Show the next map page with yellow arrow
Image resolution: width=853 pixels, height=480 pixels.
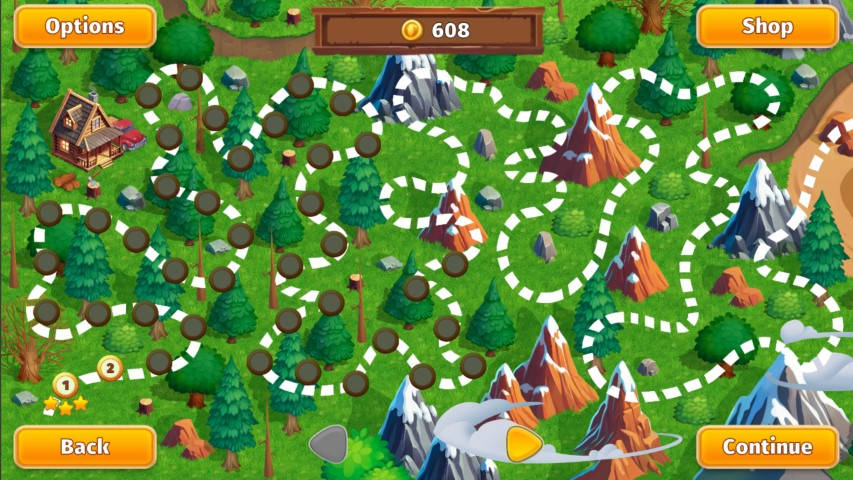click(x=523, y=444)
